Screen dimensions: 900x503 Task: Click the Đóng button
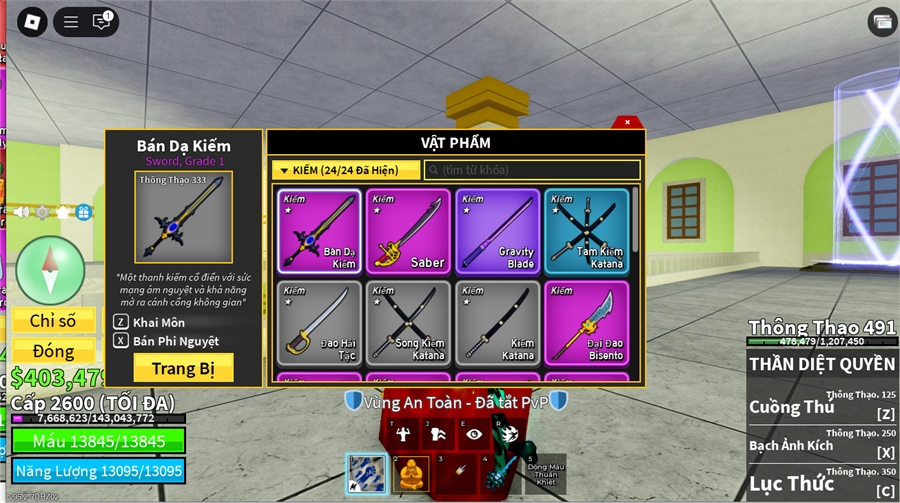(54, 351)
